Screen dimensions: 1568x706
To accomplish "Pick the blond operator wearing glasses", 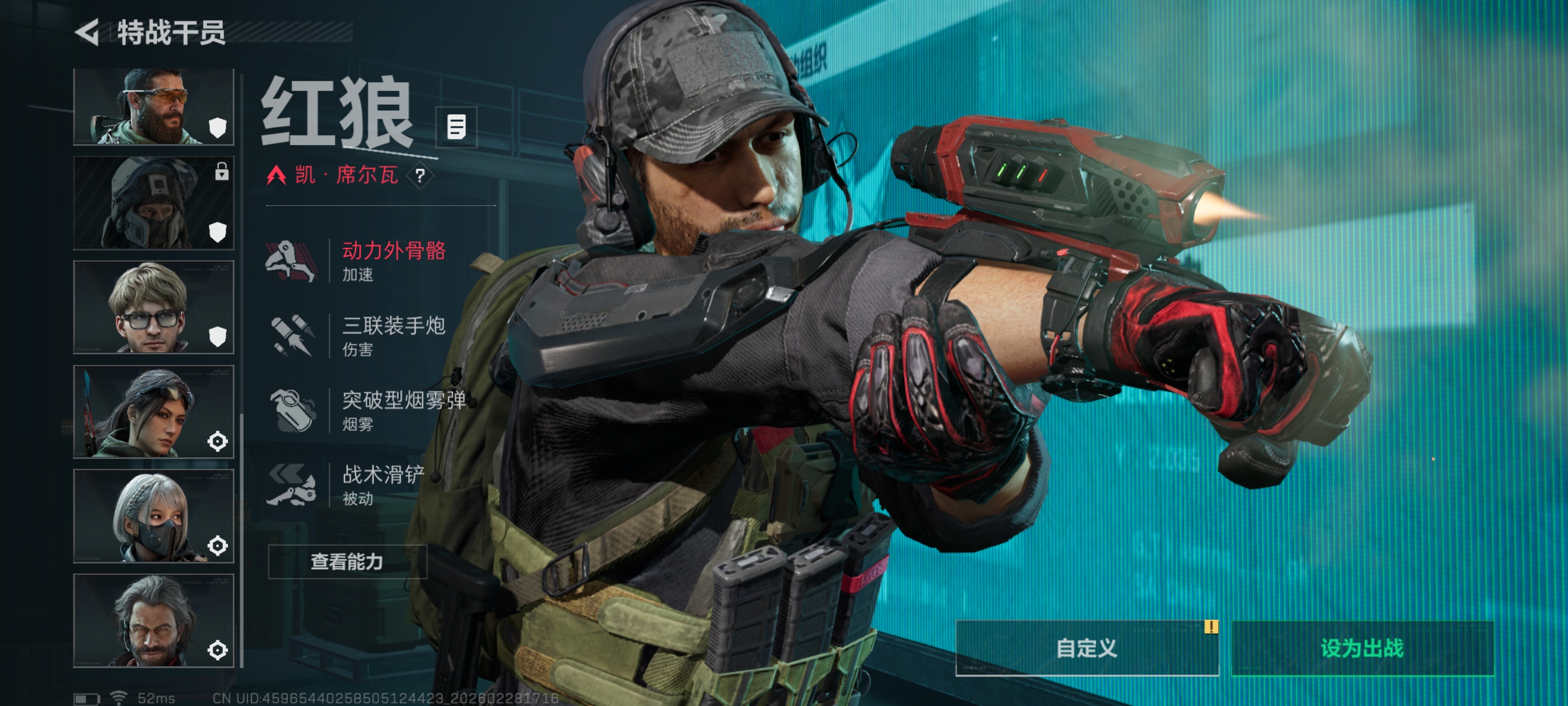I will pyautogui.click(x=153, y=308).
